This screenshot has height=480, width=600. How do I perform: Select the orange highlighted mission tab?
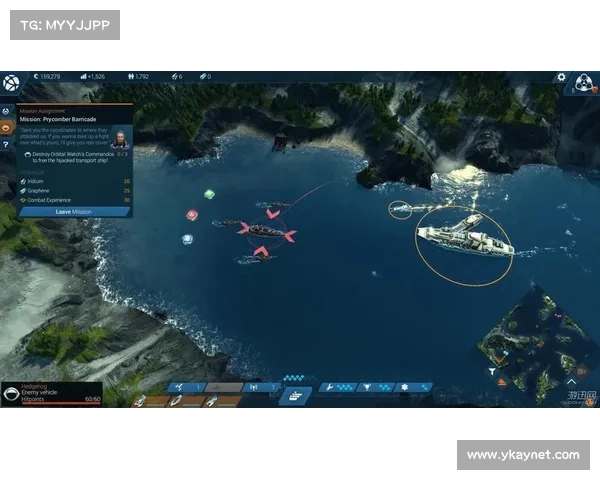(6, 128)
